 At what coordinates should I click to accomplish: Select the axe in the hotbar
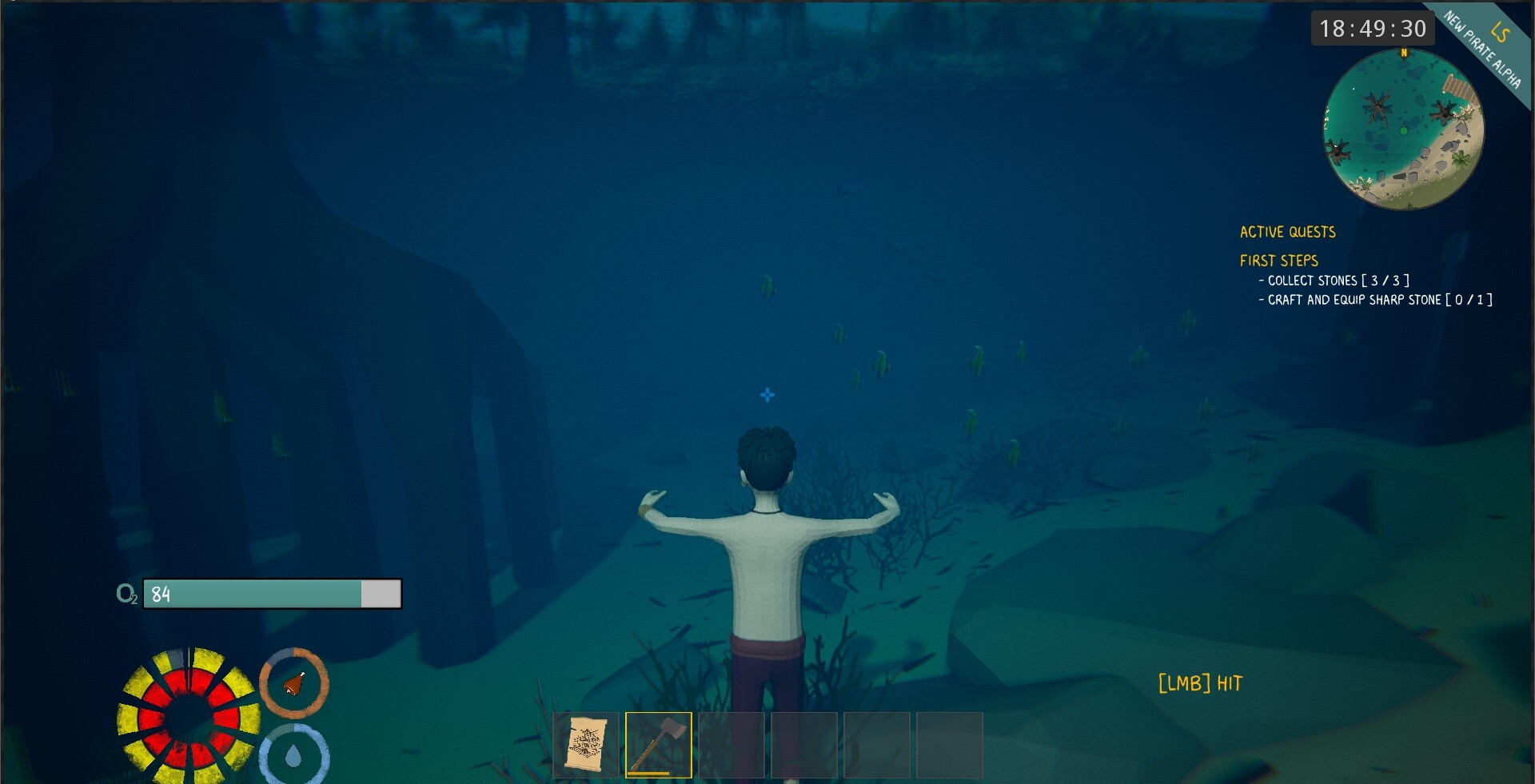[x=659, y=745]
